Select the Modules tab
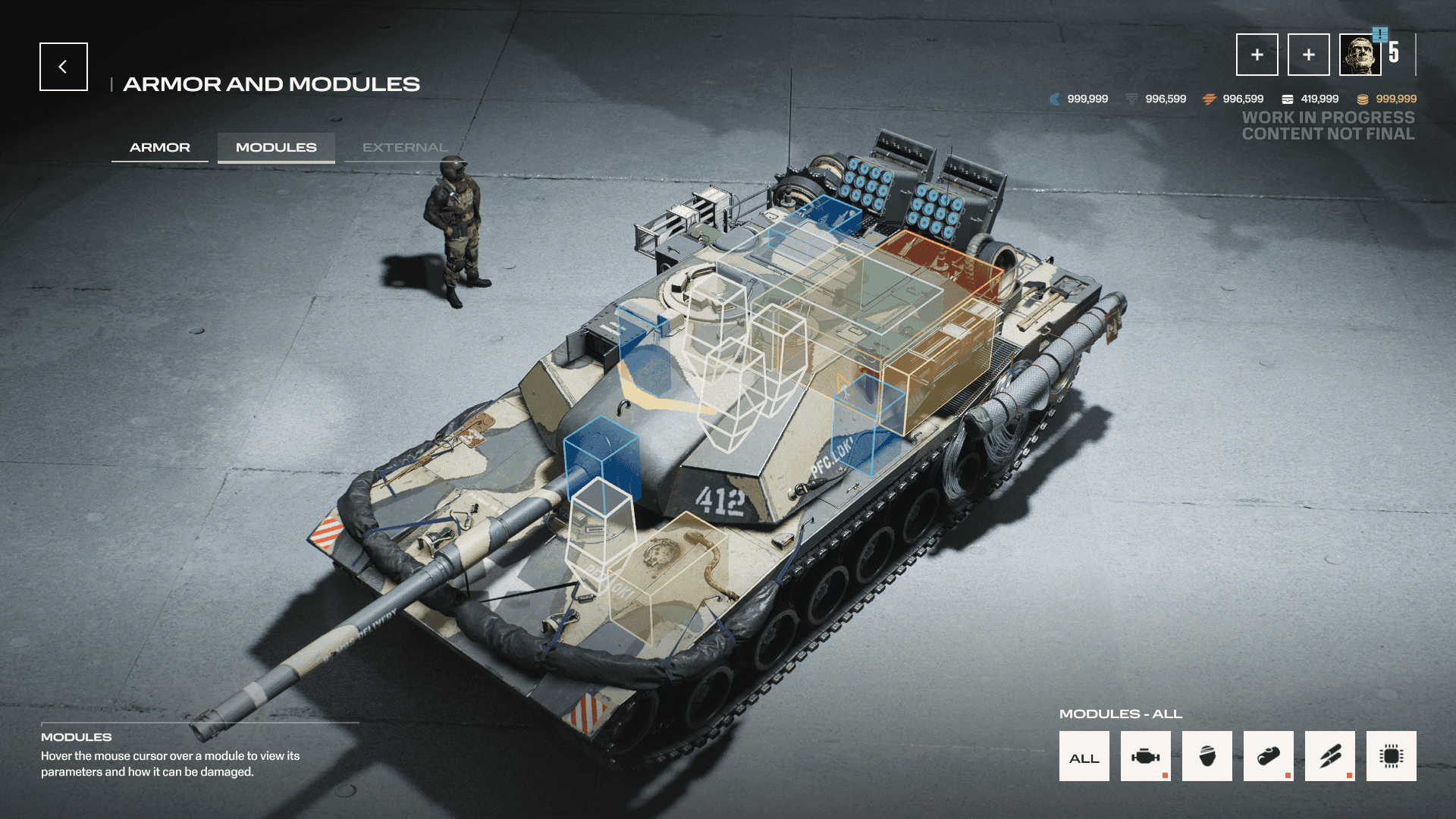 click(x=276, y=147)
